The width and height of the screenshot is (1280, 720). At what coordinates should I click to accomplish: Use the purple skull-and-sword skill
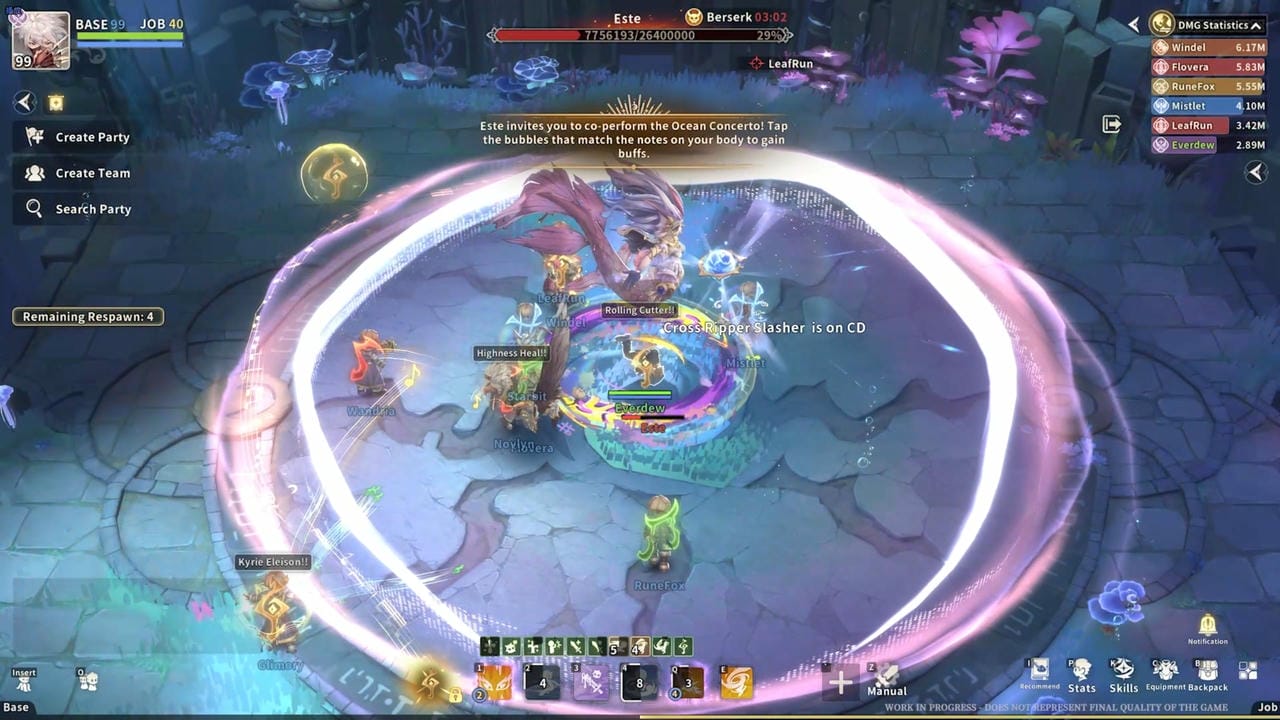(591, 683)
